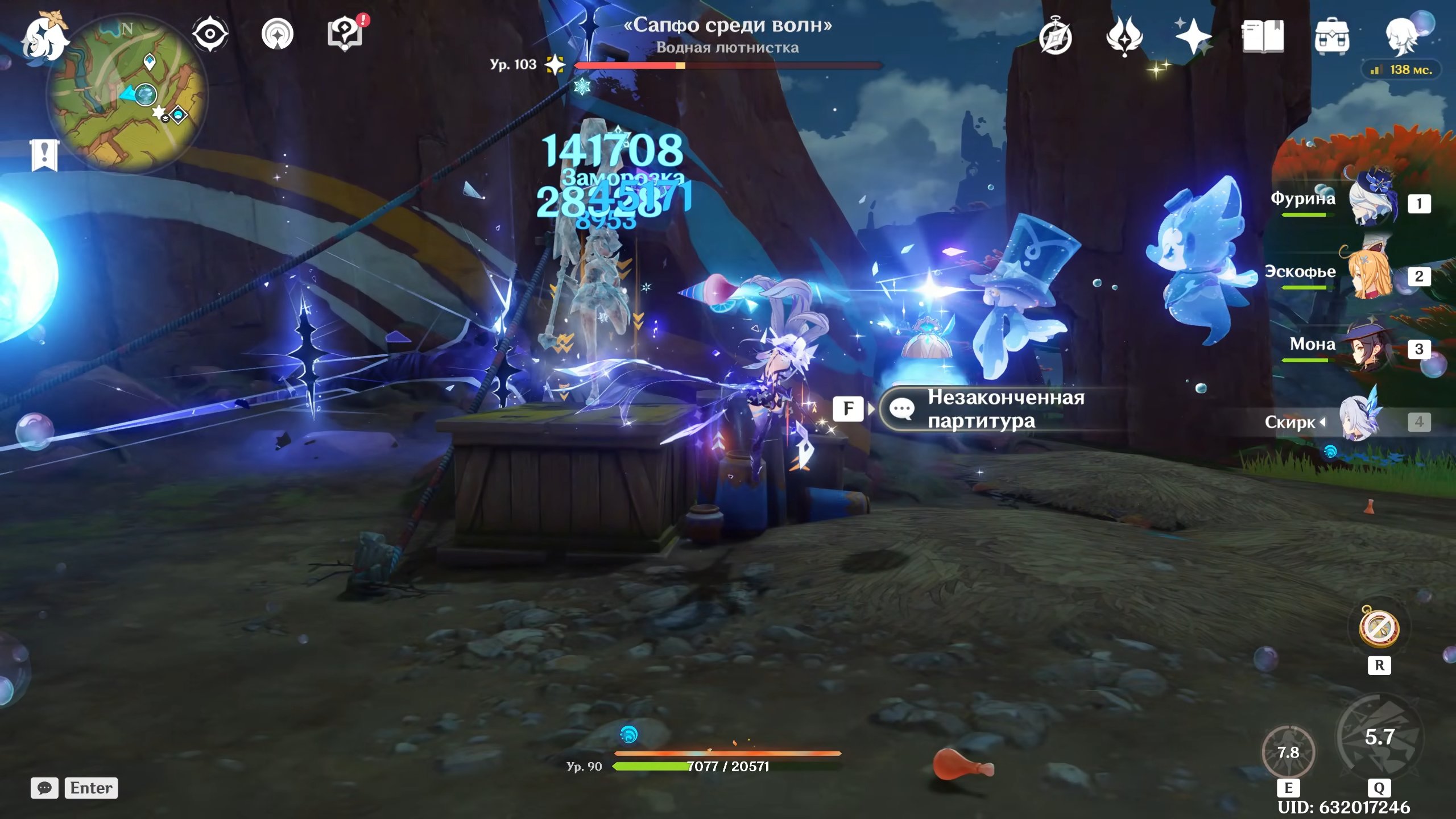The height and width of the screenshot is (819, 1456).
Task: Switch to Эскофье in the party
Action: [1371, 275]
